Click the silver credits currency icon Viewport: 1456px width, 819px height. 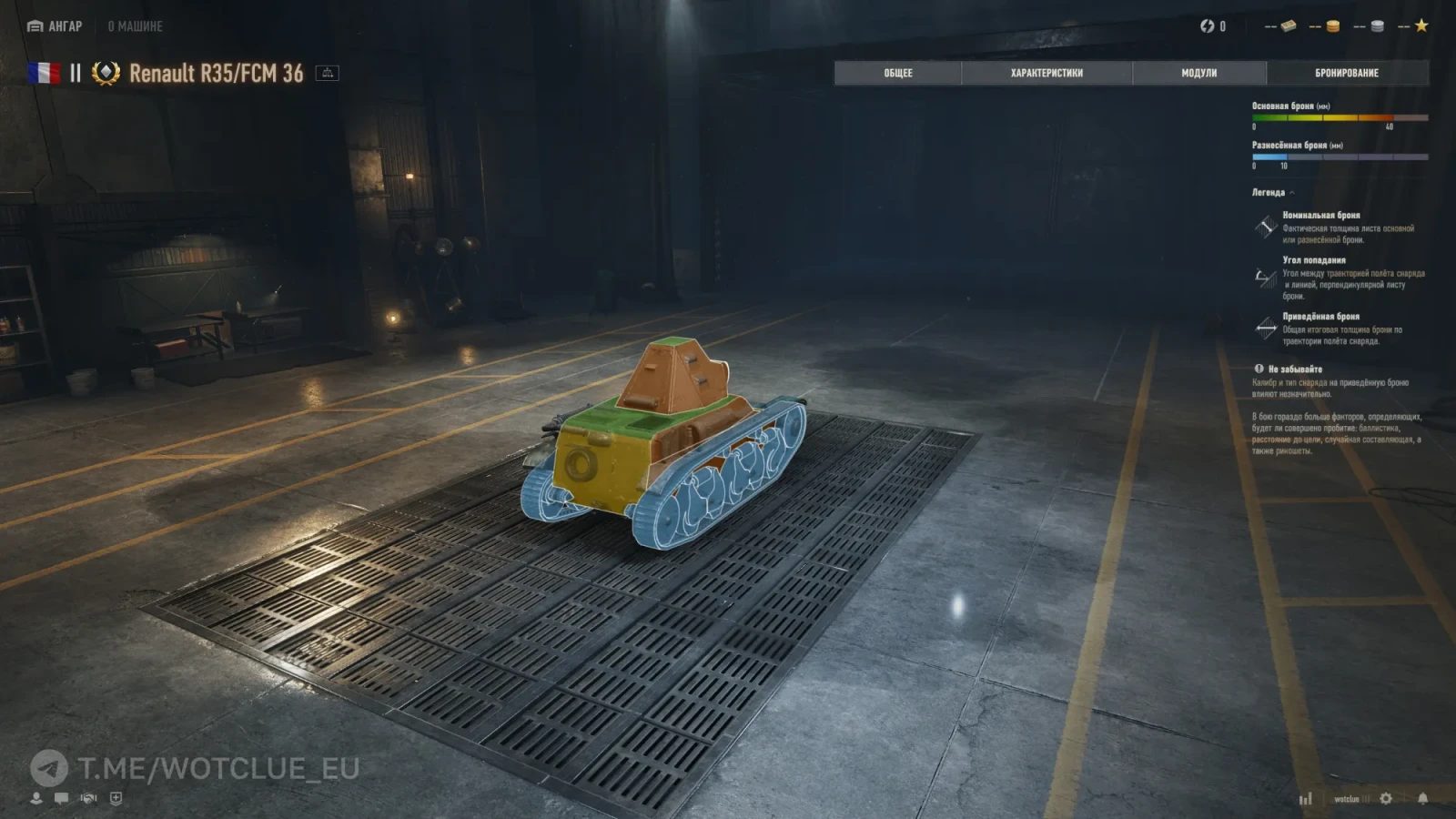pos(1377,26)
